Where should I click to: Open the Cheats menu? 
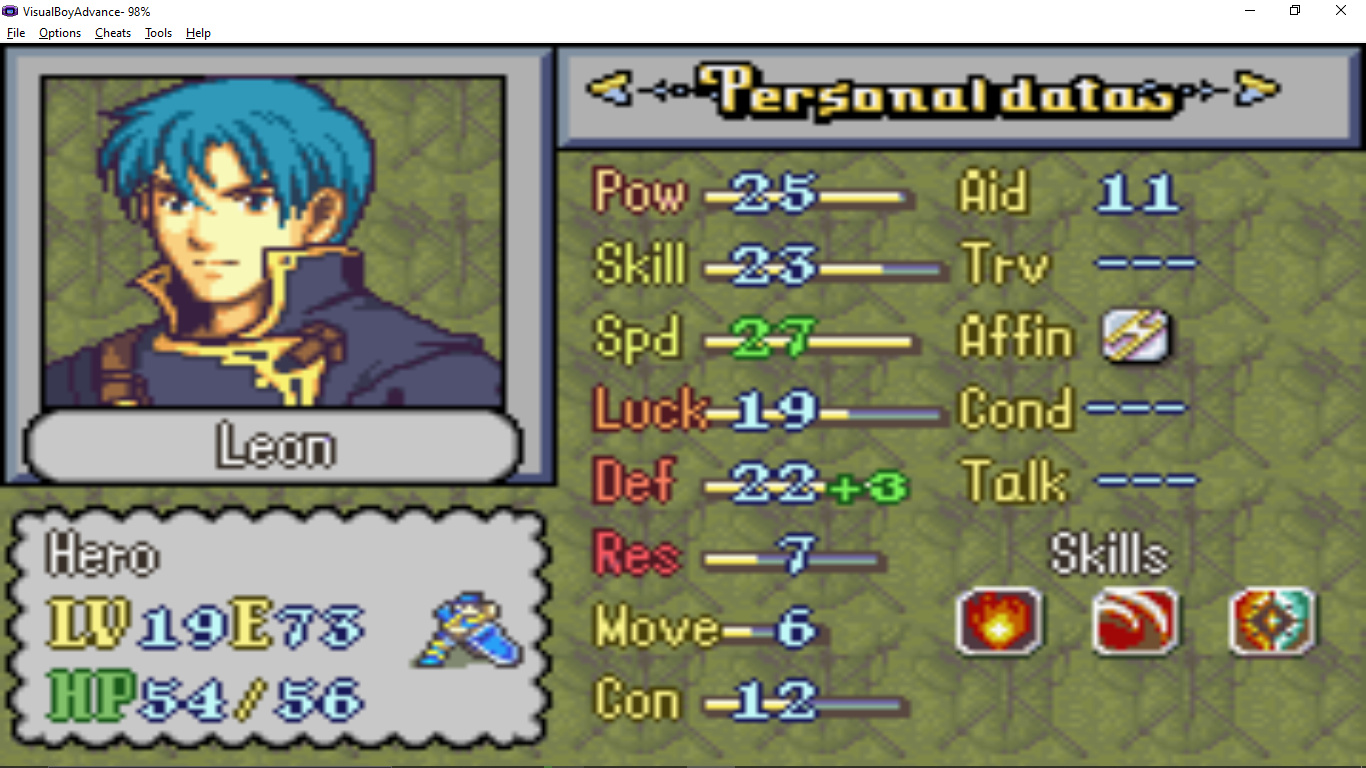(113, 33)
